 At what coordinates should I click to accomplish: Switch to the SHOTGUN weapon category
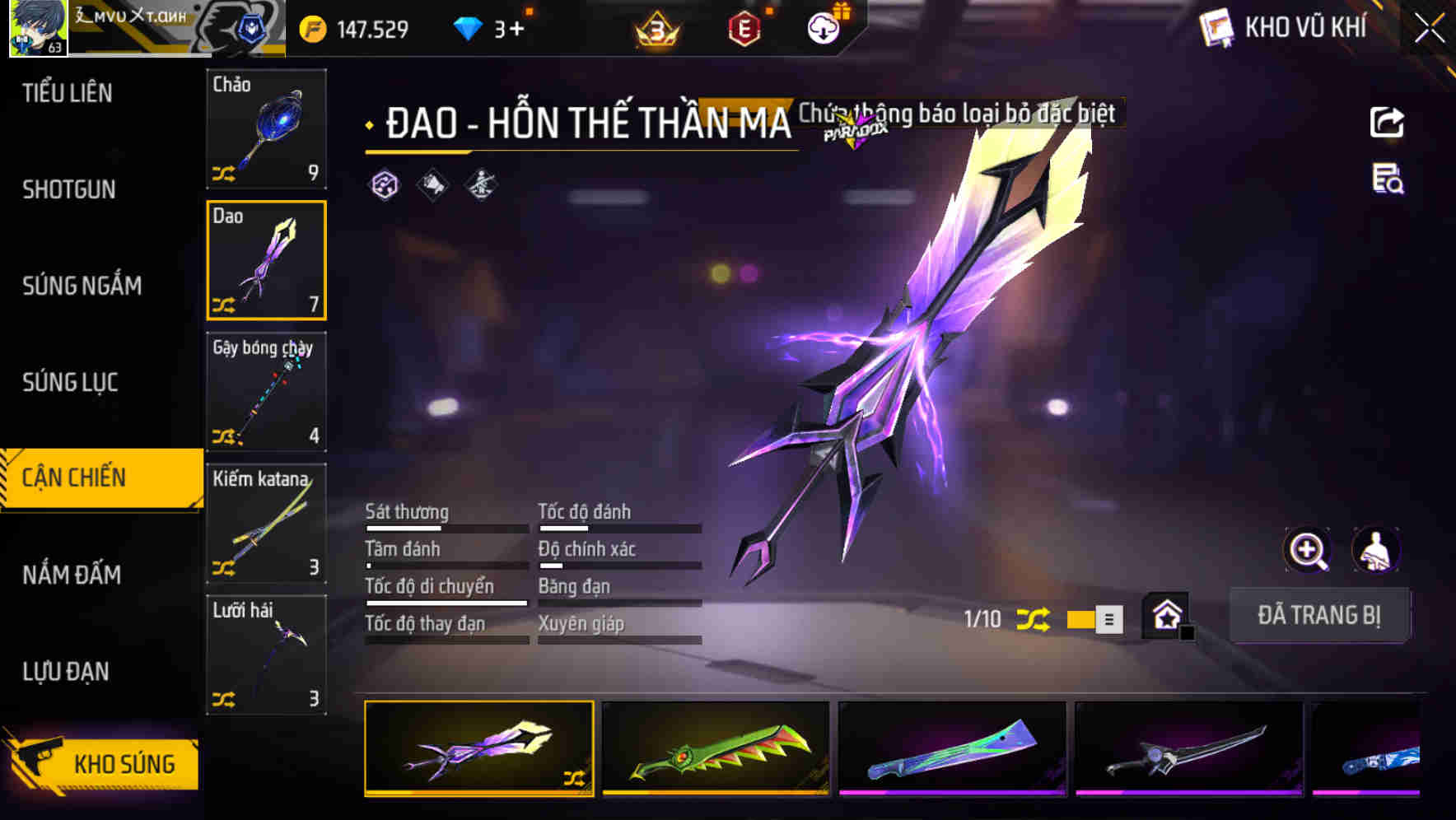[70, 189]
